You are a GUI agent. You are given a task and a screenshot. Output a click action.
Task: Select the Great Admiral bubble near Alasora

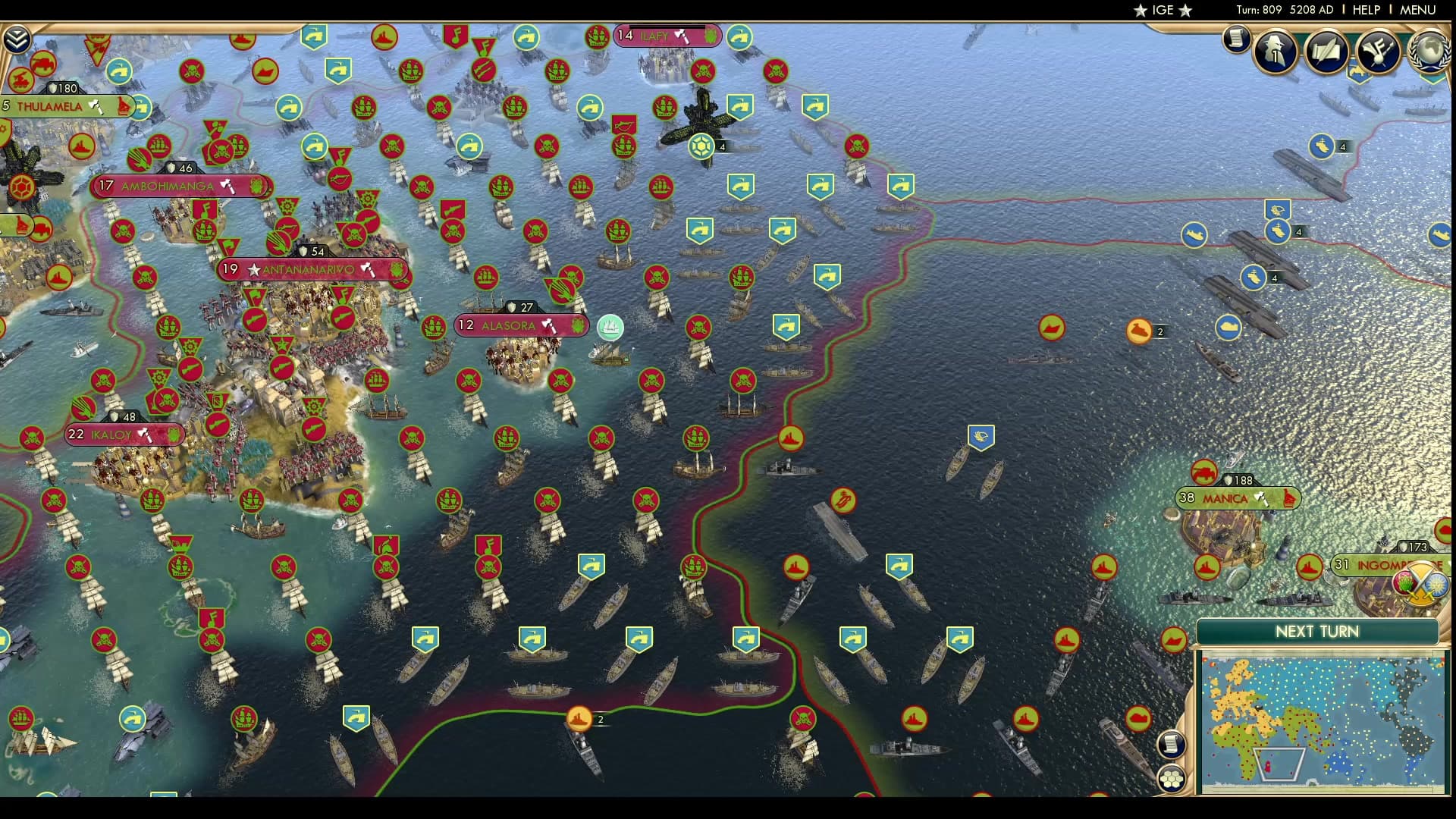point(610,328)
